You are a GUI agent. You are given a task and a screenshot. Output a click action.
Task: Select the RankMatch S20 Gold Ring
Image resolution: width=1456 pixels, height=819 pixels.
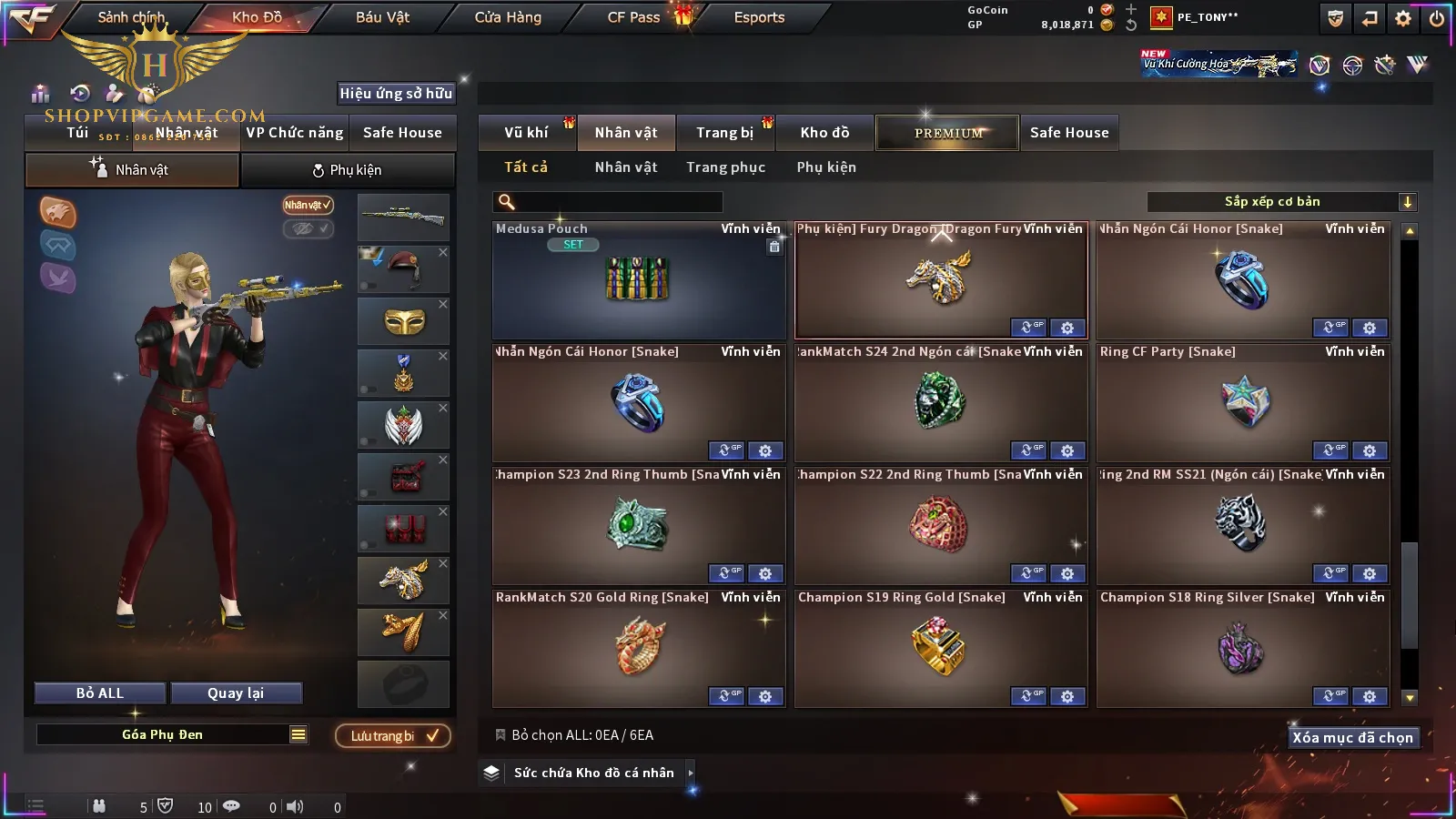point(638,648)
